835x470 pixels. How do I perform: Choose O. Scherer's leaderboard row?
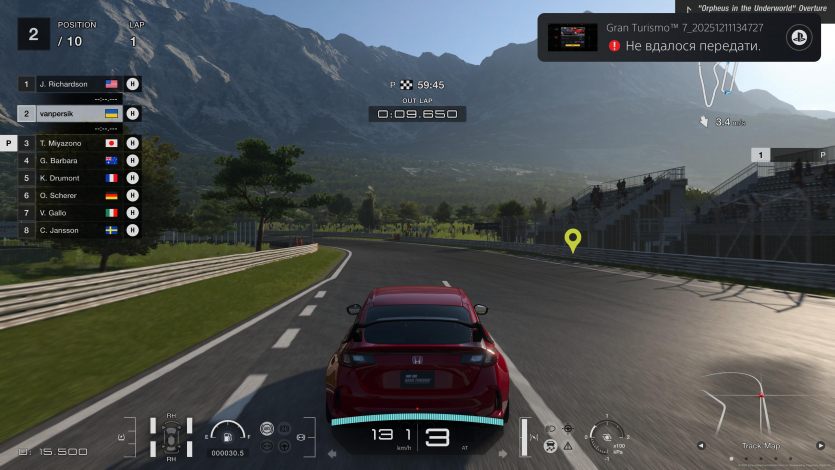[67, 195]
